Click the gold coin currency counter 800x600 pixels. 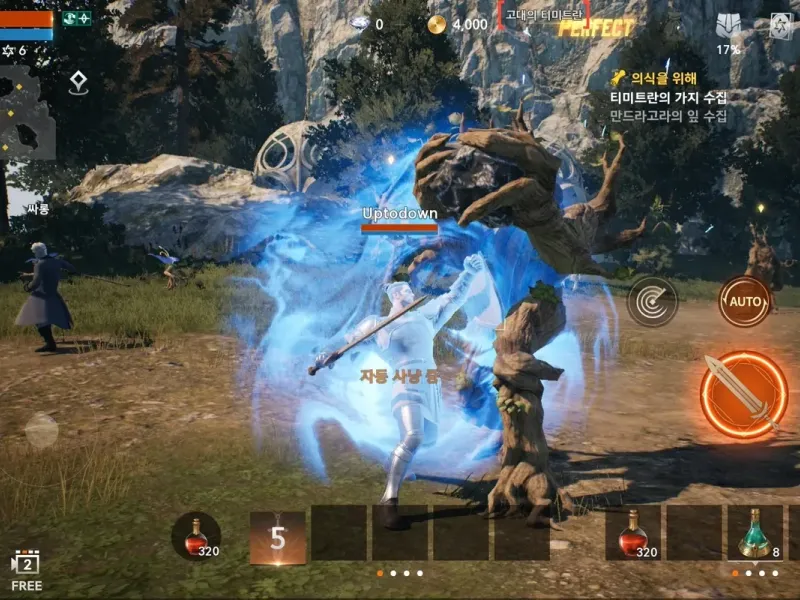[458, 24]
